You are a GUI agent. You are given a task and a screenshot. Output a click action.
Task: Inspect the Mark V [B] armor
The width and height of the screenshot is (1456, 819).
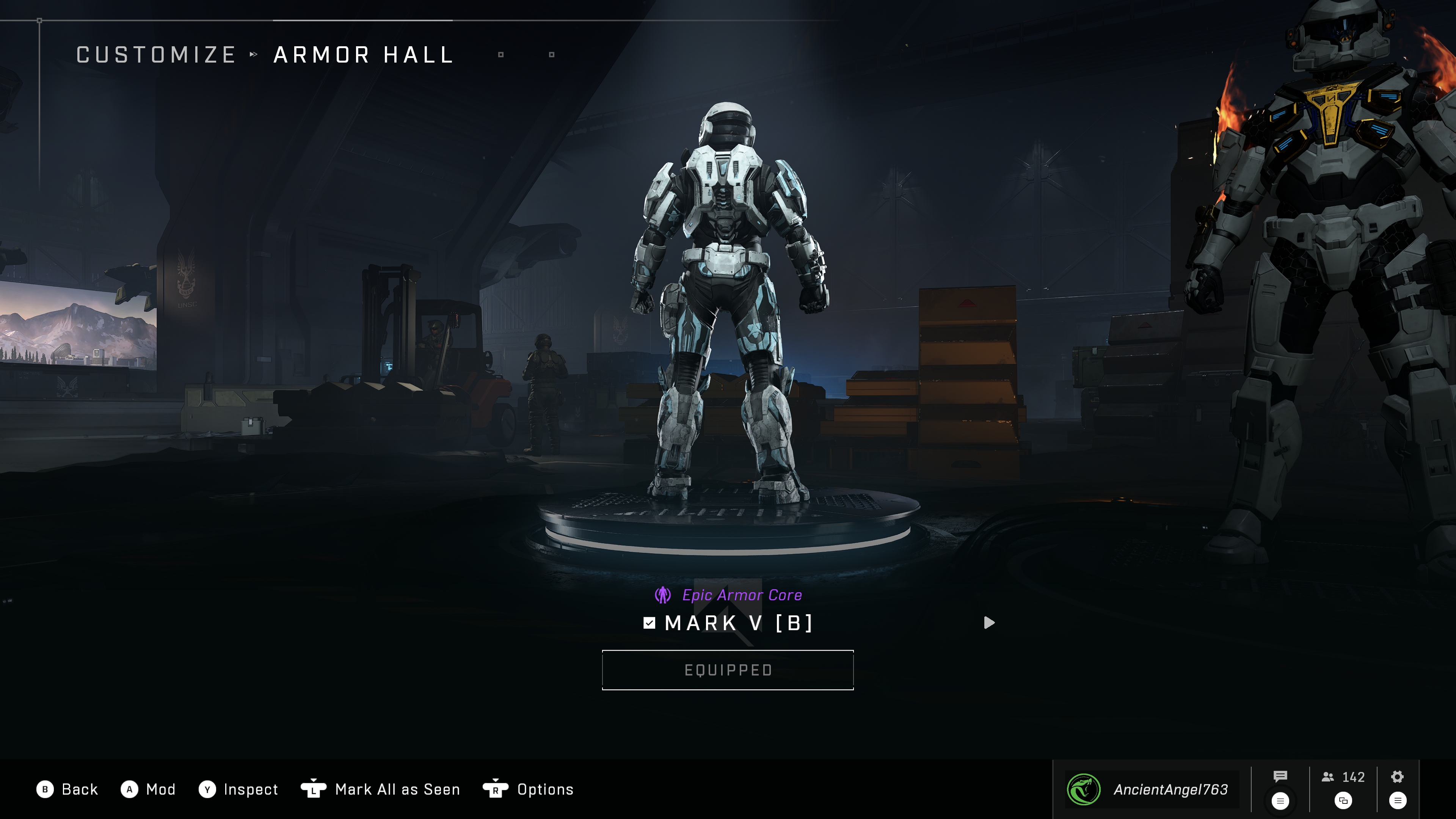(238, 789)
